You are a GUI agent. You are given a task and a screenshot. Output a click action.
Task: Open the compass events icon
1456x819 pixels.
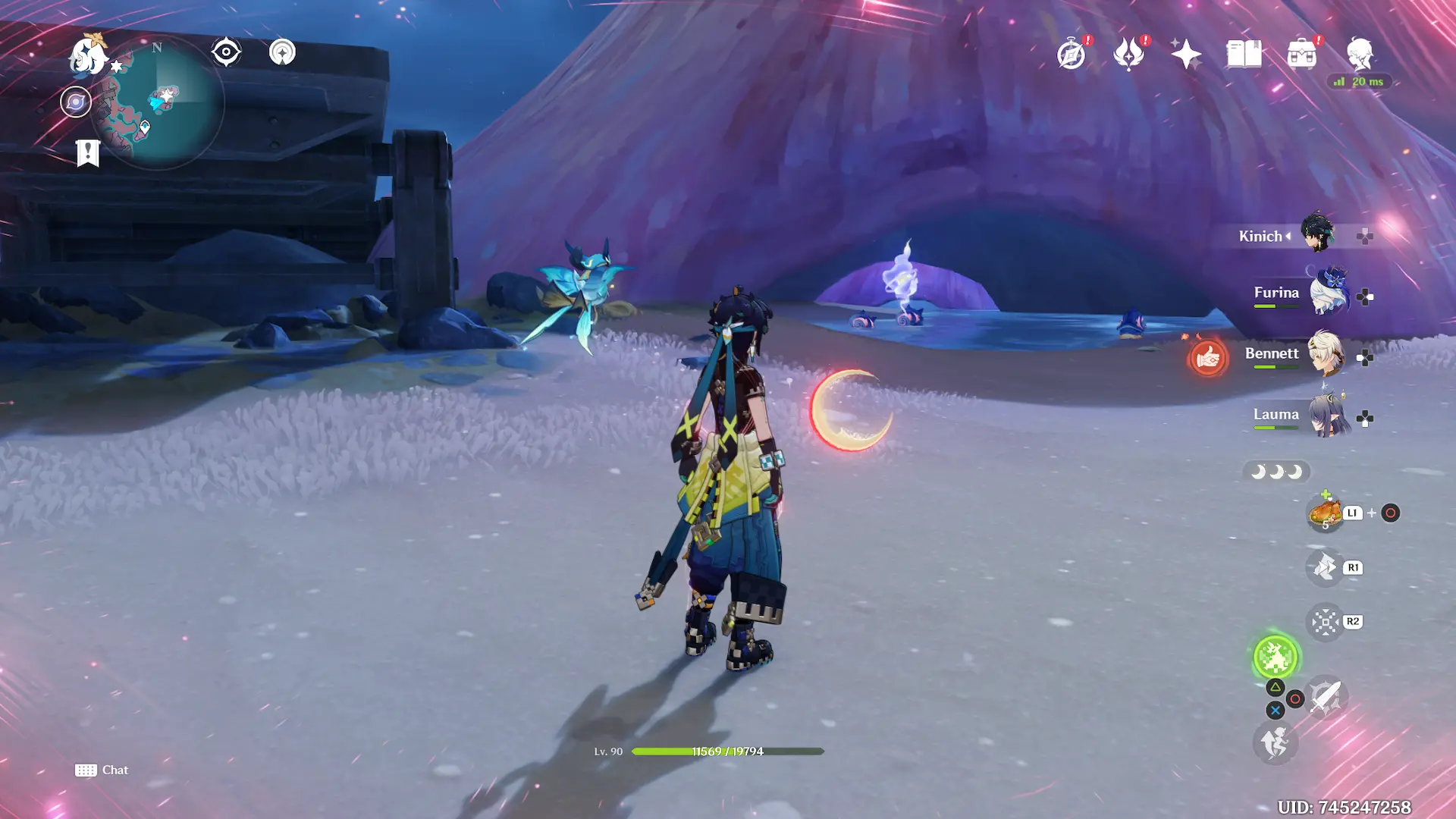click(1071, 55)
